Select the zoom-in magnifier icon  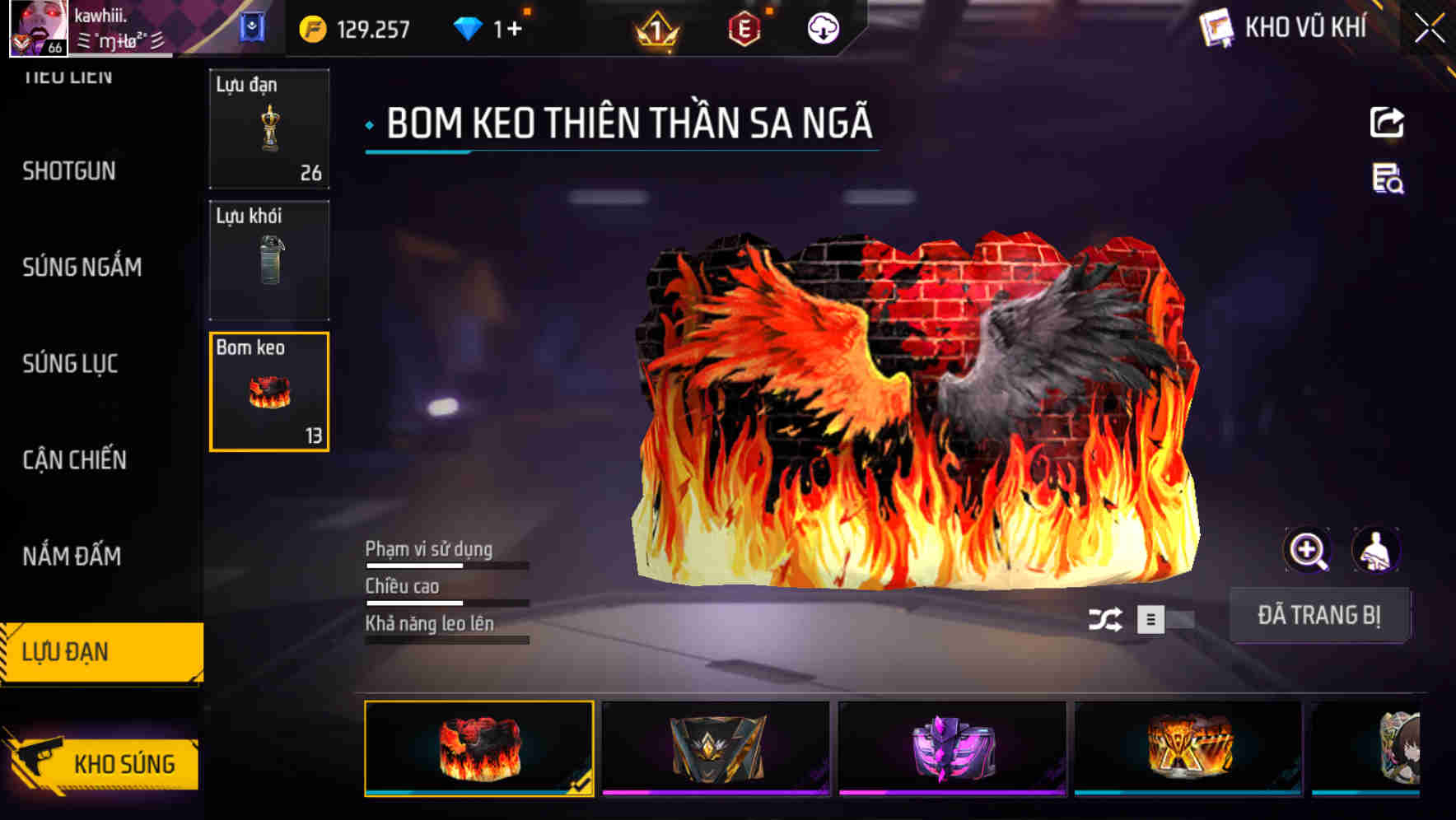pos(1309,550)
